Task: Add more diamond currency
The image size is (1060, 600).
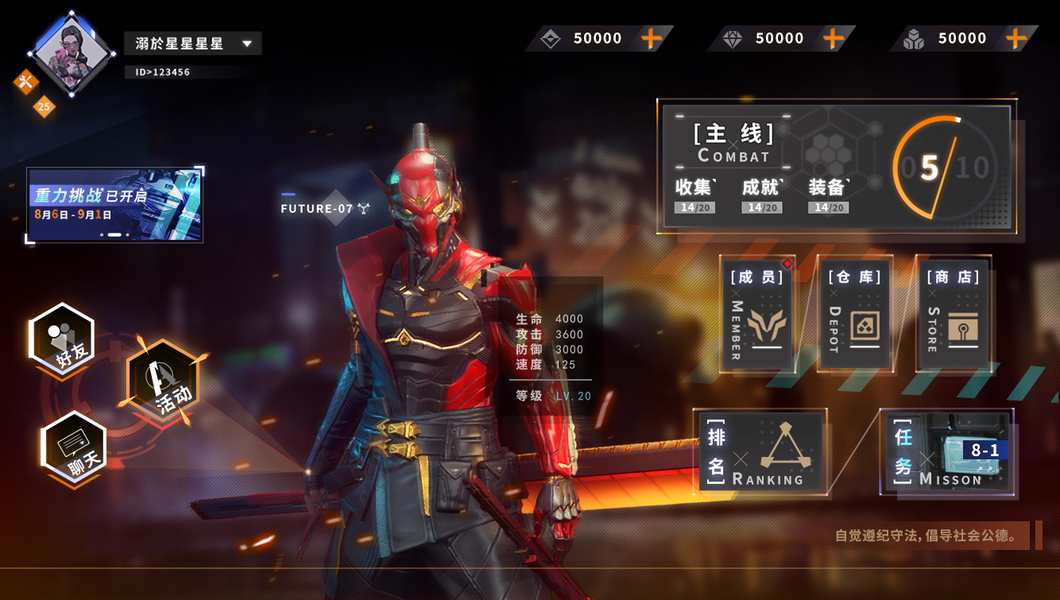Action: pyautogui.click(x=833, y=39)
